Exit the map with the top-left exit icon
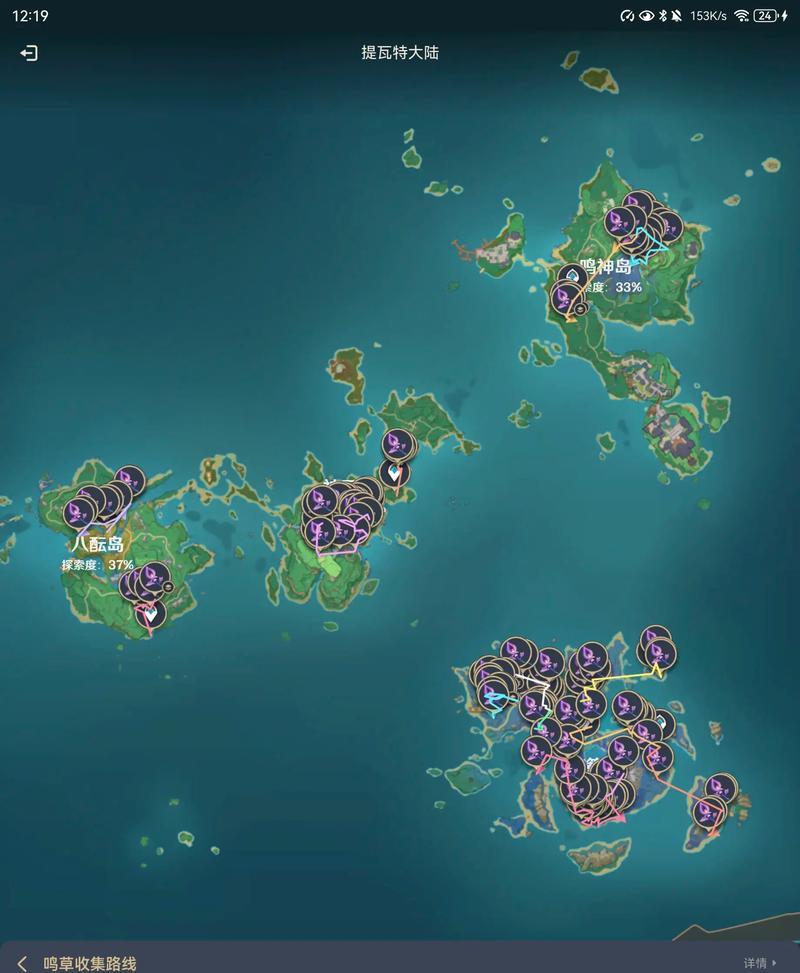800x973 pixels. [x=29, y=53]
